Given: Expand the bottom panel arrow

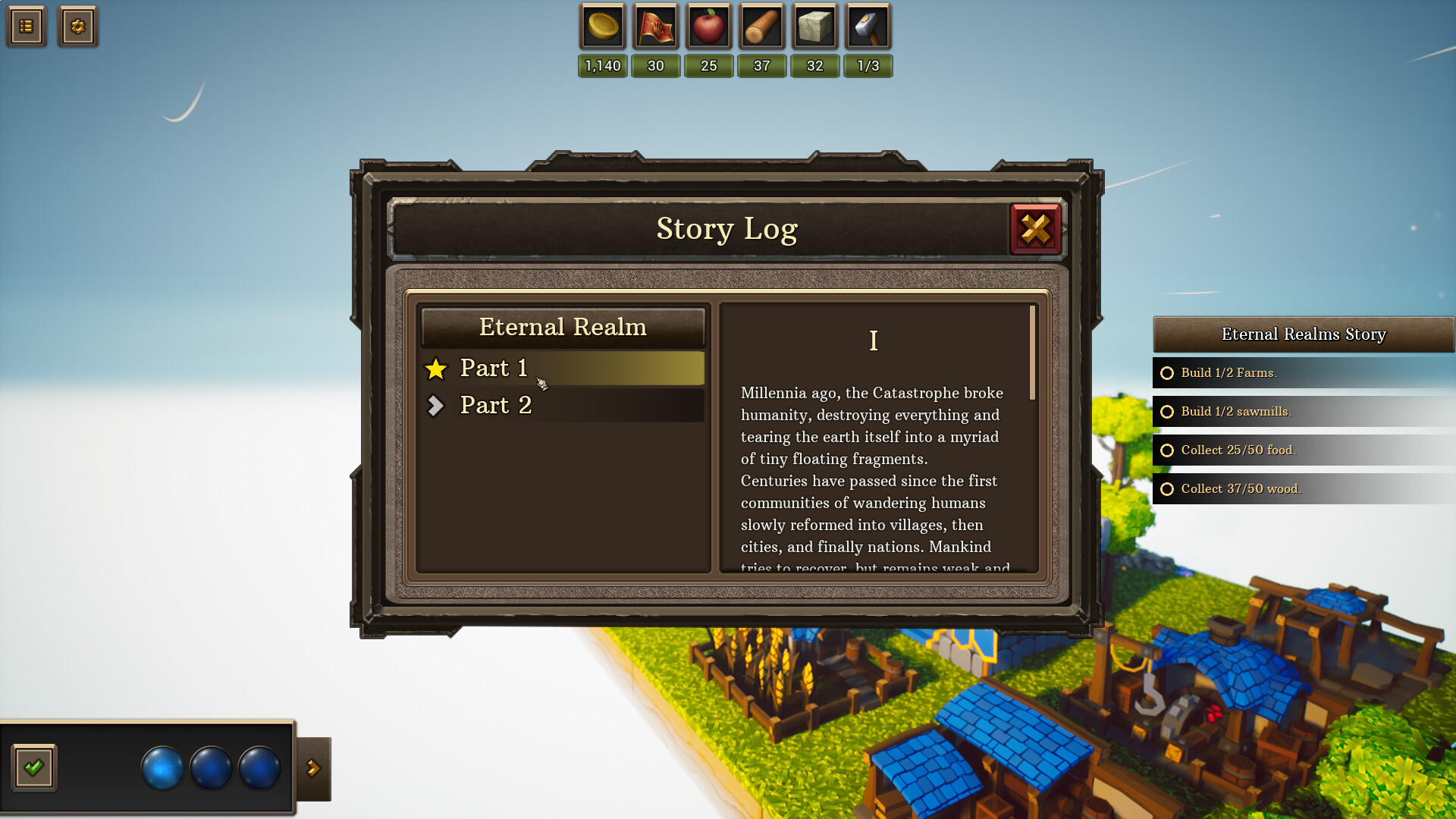Looking at the screenshot, I should pyautogui.click(x=313, y=768).
